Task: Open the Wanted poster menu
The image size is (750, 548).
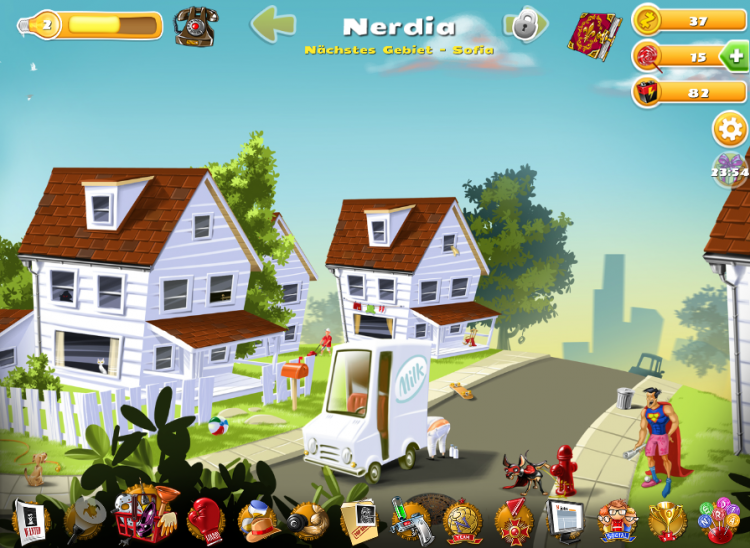Action: click(31, 520)
